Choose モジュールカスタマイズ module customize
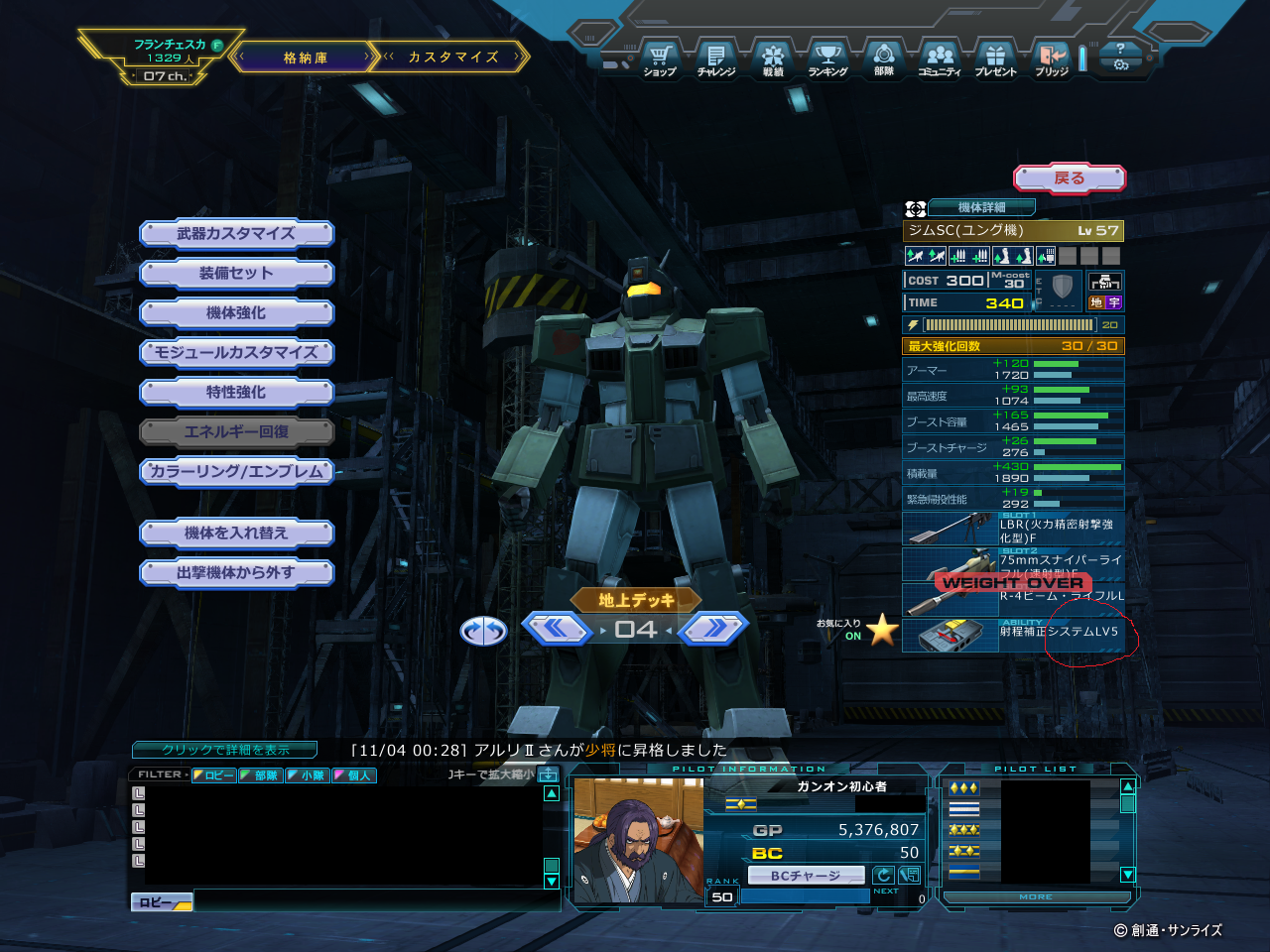This screenshot has height=952, width=1270. coord(236,353)
